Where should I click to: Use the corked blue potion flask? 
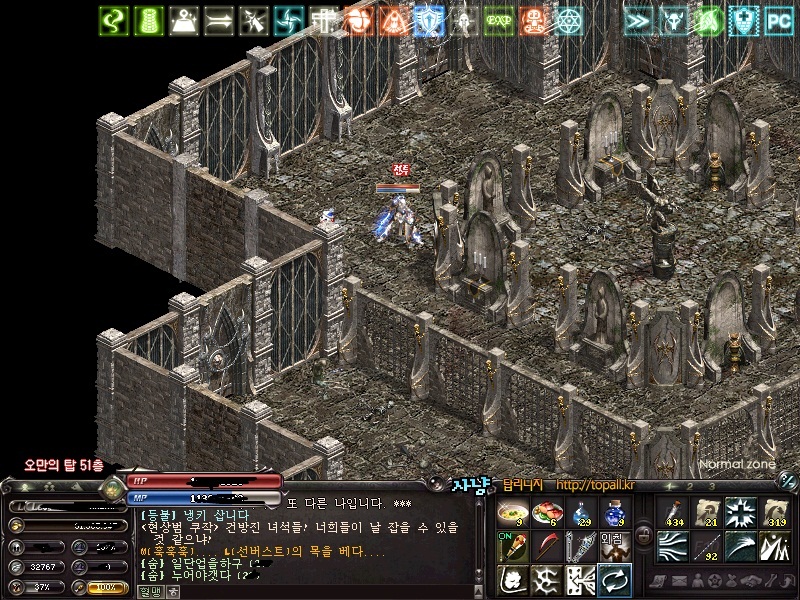coord(613,514)
